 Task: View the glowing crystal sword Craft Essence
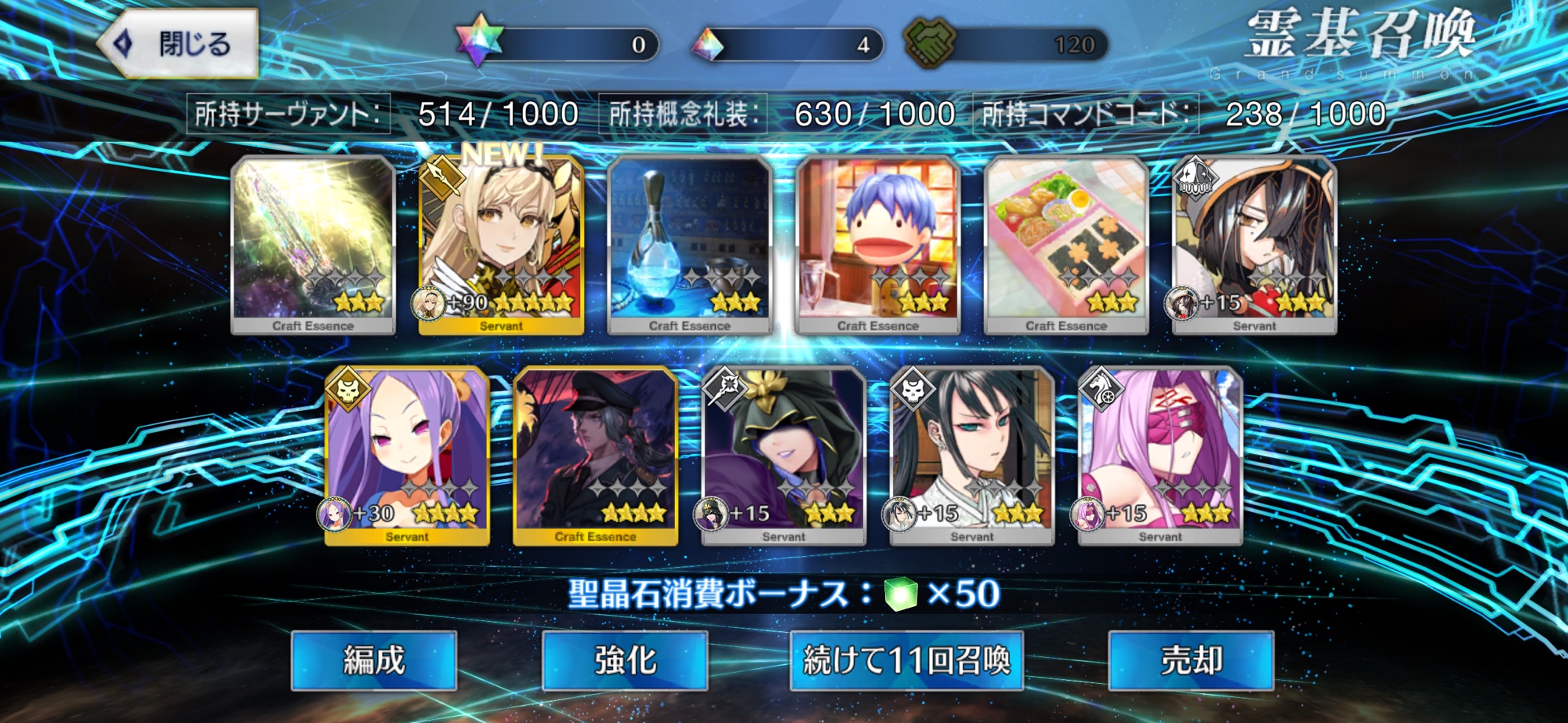[313, 245]
